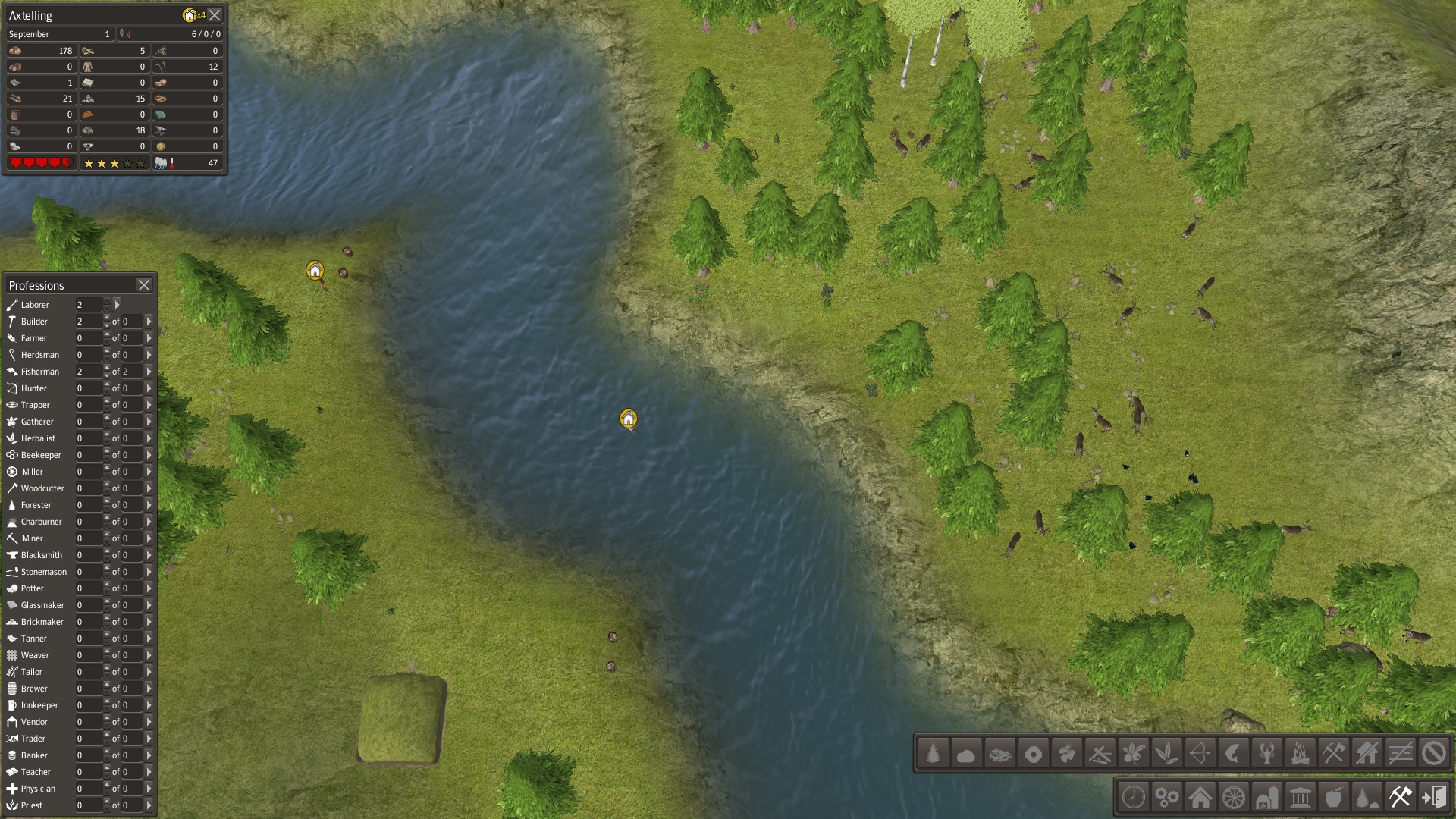This screenshot has height=819, width=1456.
Task: Select the Laborer profession row
Action: [35, 305]
